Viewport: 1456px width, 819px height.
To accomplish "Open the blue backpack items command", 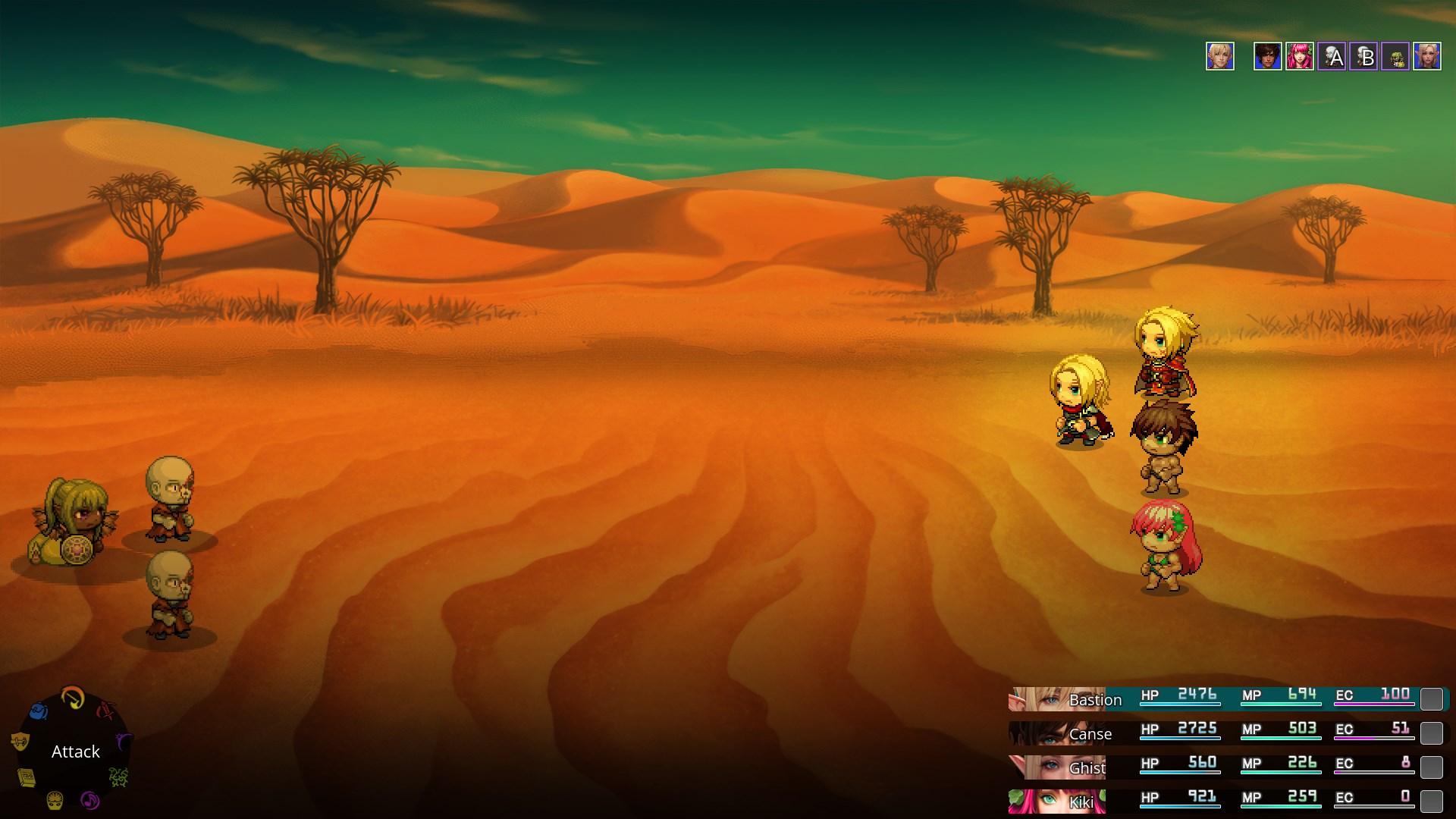I will [x=39, y=711].
